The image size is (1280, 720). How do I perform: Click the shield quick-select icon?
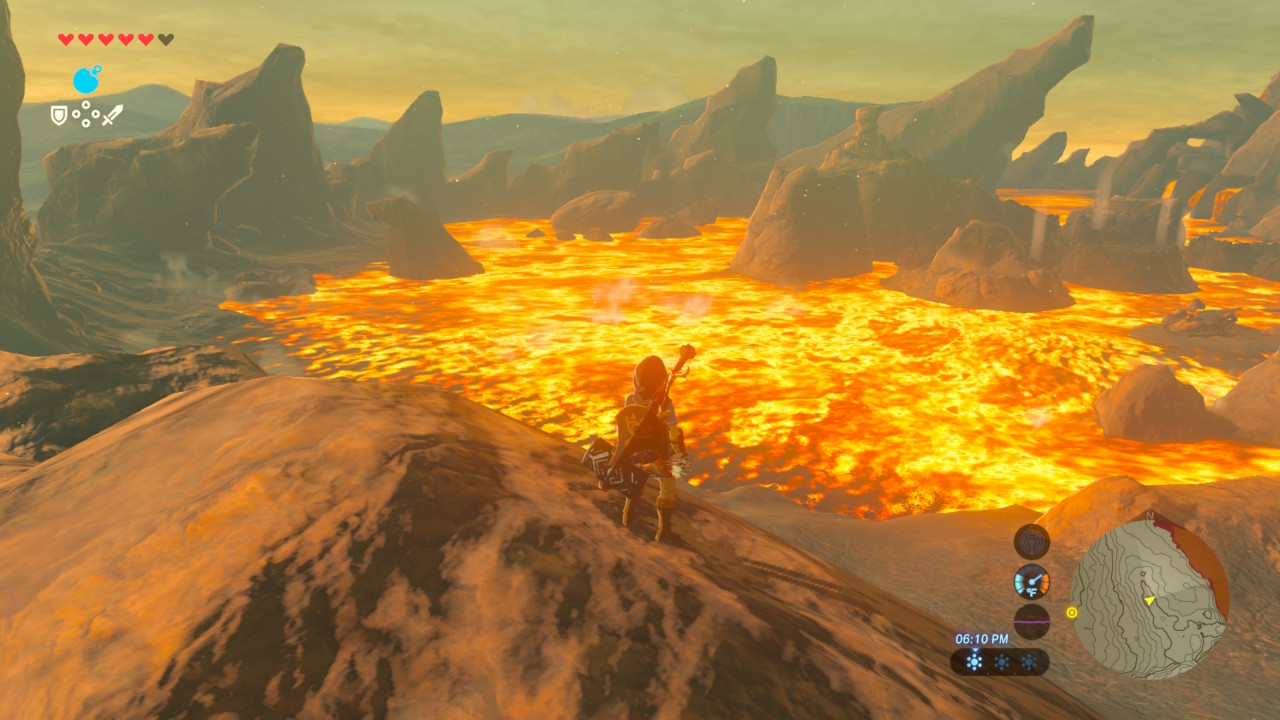60,116
